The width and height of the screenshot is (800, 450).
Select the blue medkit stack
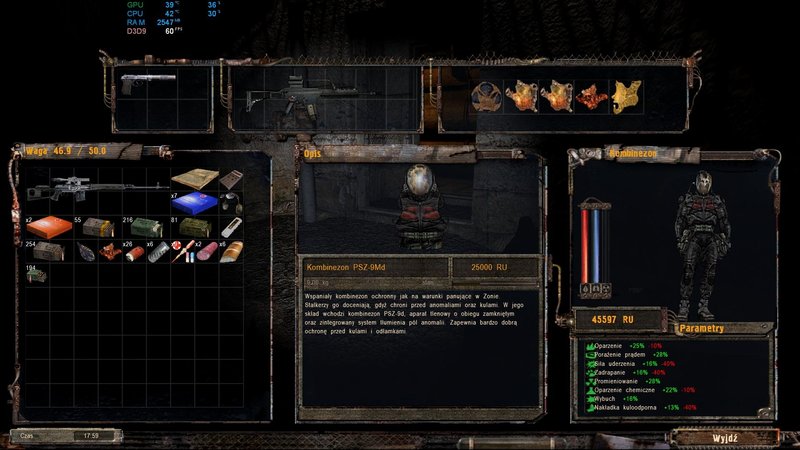[x=193, y=203]
